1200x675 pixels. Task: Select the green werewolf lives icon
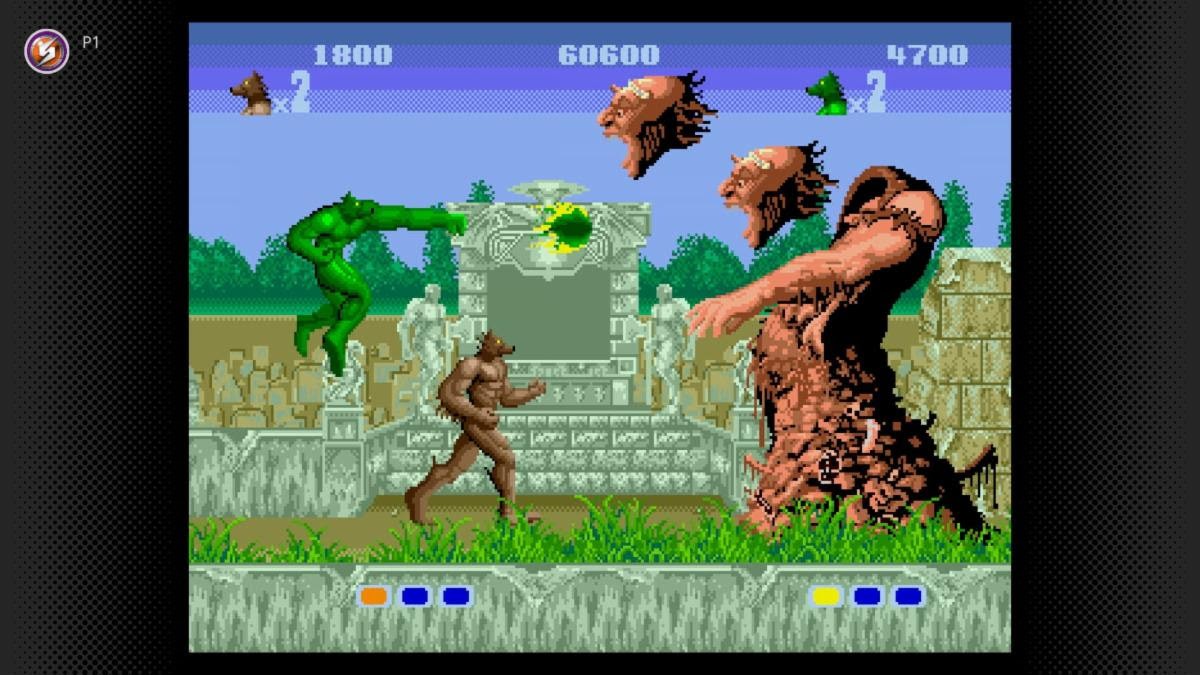[827, 93]
